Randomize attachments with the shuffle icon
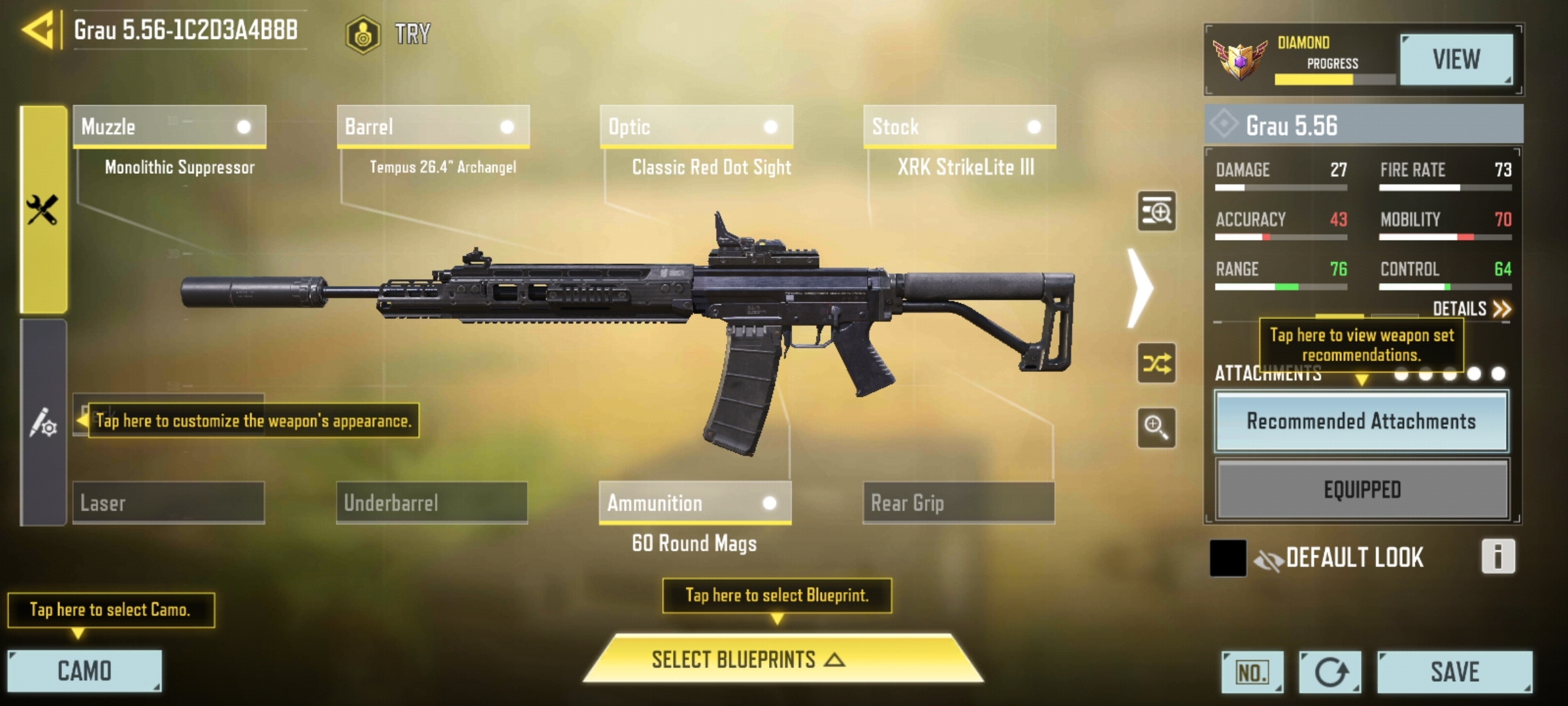 click(x=1156, y=363)
